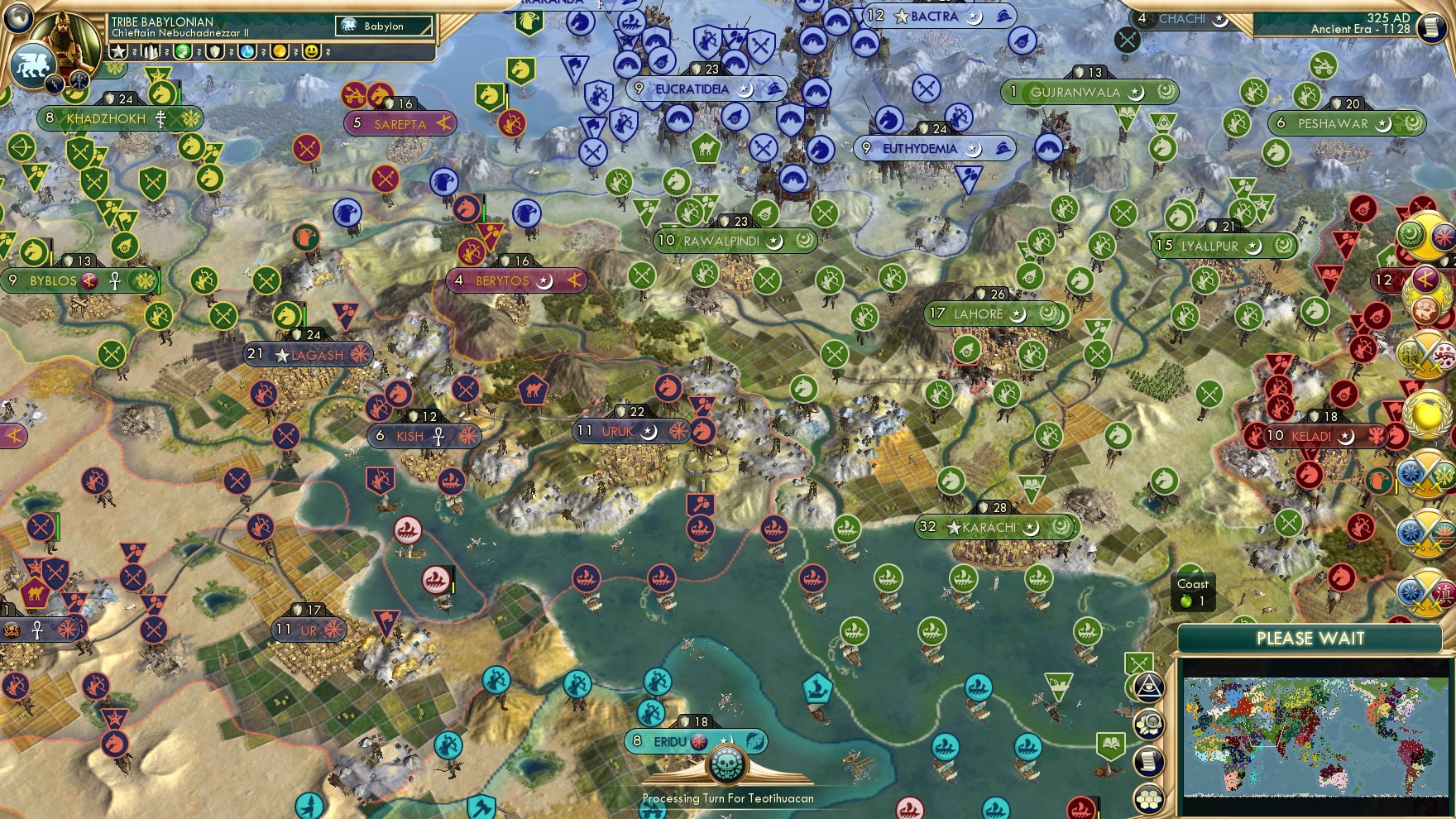1456x819 pixels.
Task: Click the happiness smiley icon on the top bar
Action: (311, 51)
